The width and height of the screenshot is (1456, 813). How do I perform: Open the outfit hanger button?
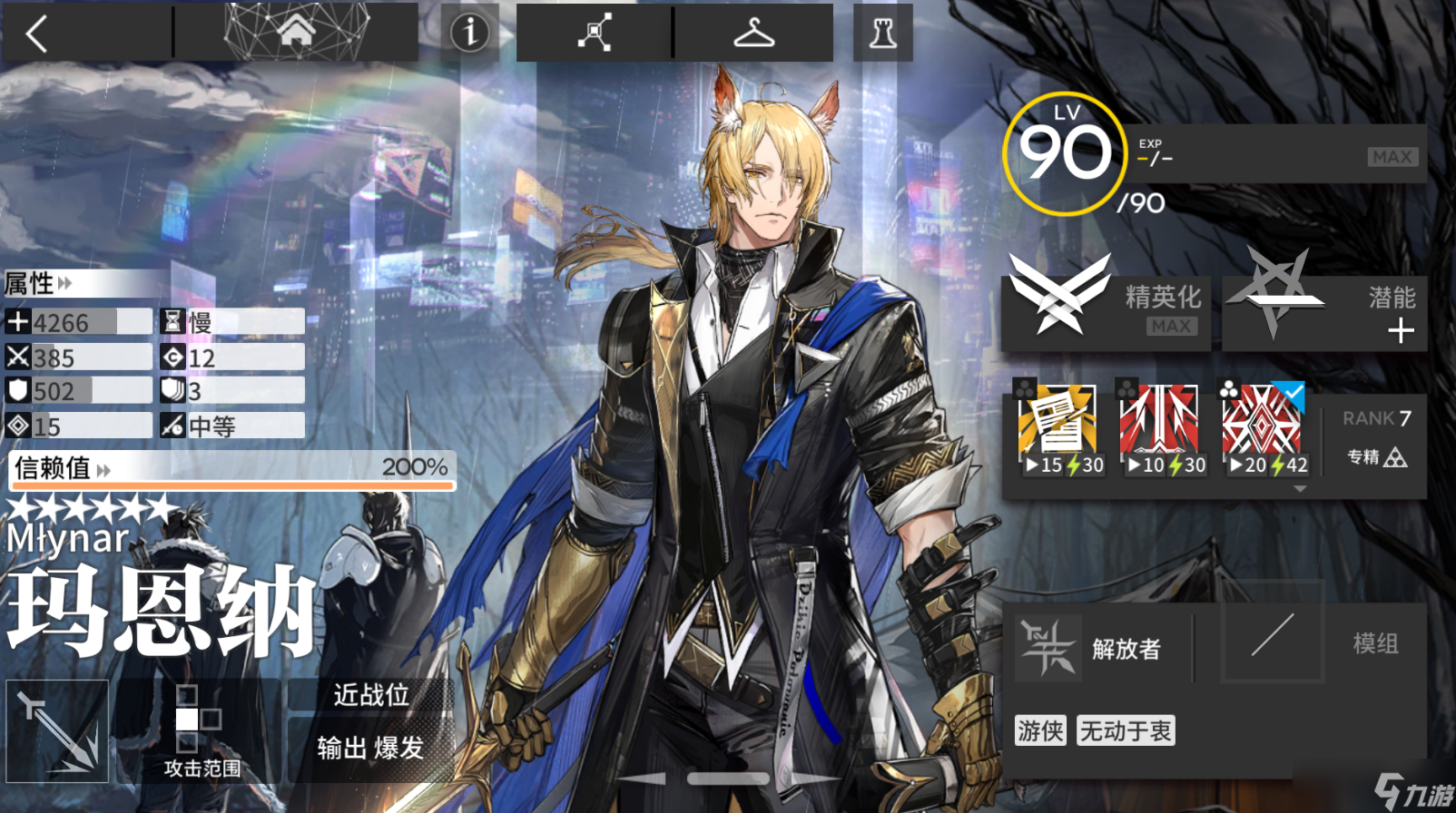pyautogui.click(x=753, y=33)
